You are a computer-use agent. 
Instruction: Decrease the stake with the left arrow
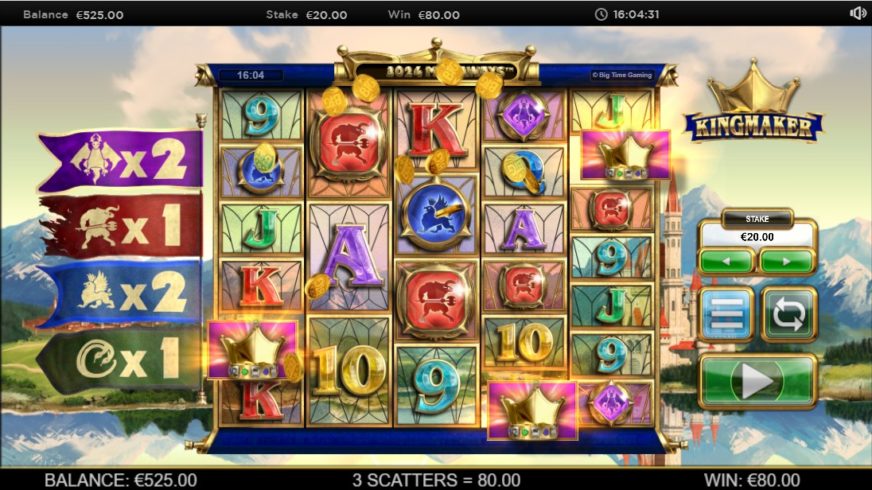pyautogui.click(x=727, y=262)
